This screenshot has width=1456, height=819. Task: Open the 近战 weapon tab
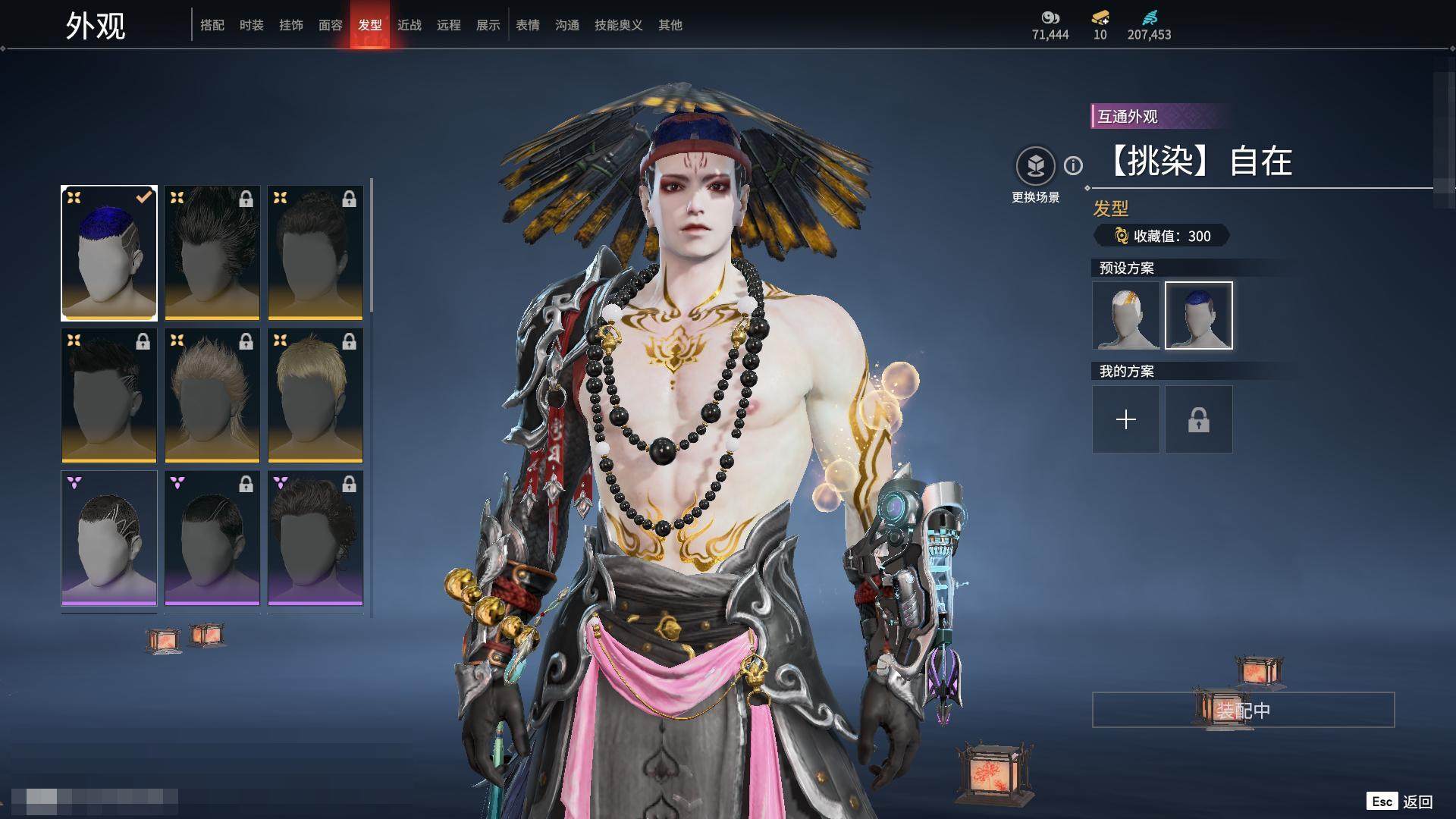click(x=409, y=25)
